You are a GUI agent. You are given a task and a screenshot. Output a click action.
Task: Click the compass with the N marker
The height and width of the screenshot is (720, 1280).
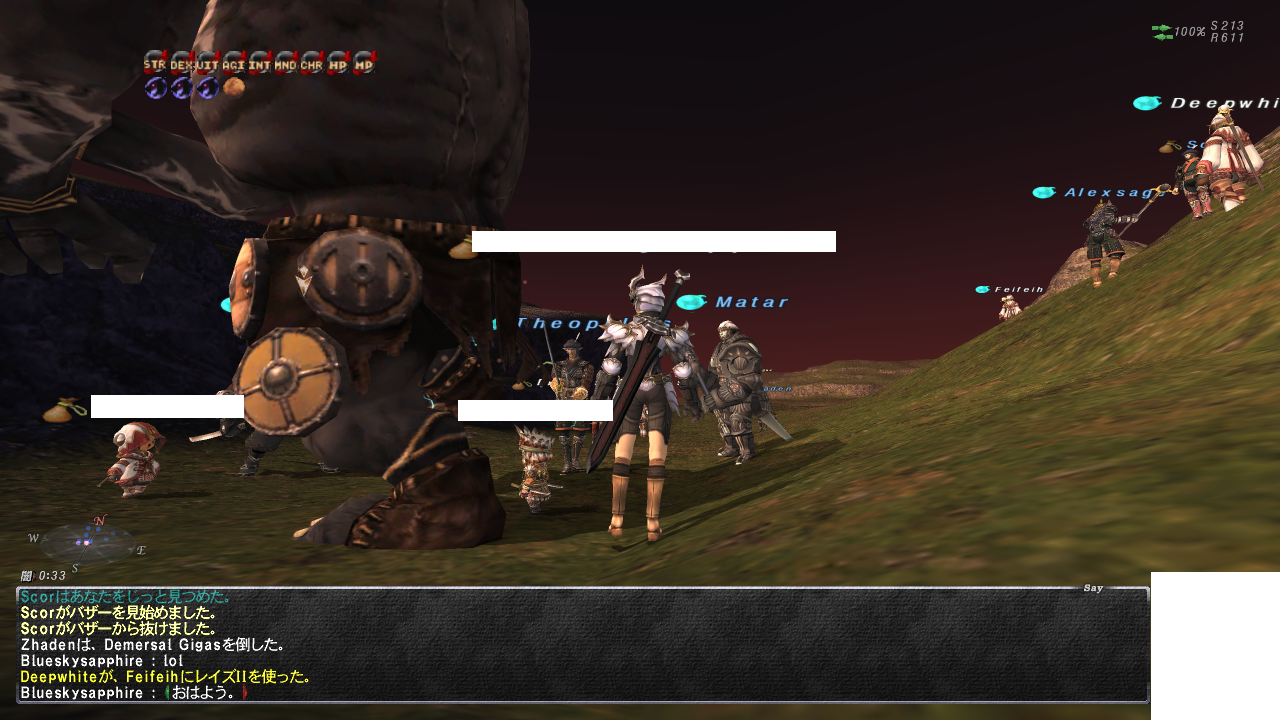[x=87, y=541]
